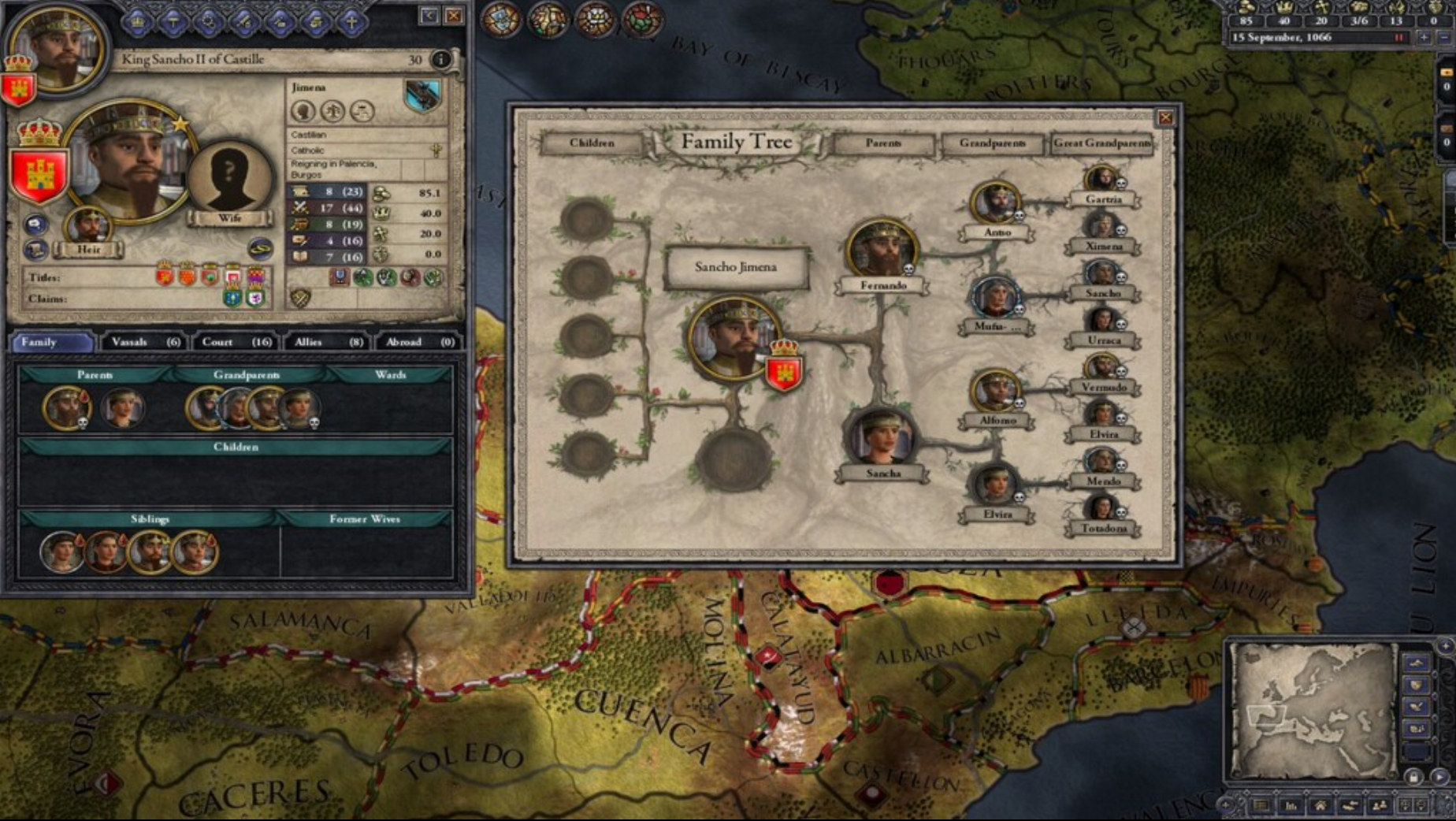Image resolution: width=1456 pixels, height=821 pixels.
Task: Open the ledger table icon on the bottom toolbar
Action: (x=1262, y=806)
